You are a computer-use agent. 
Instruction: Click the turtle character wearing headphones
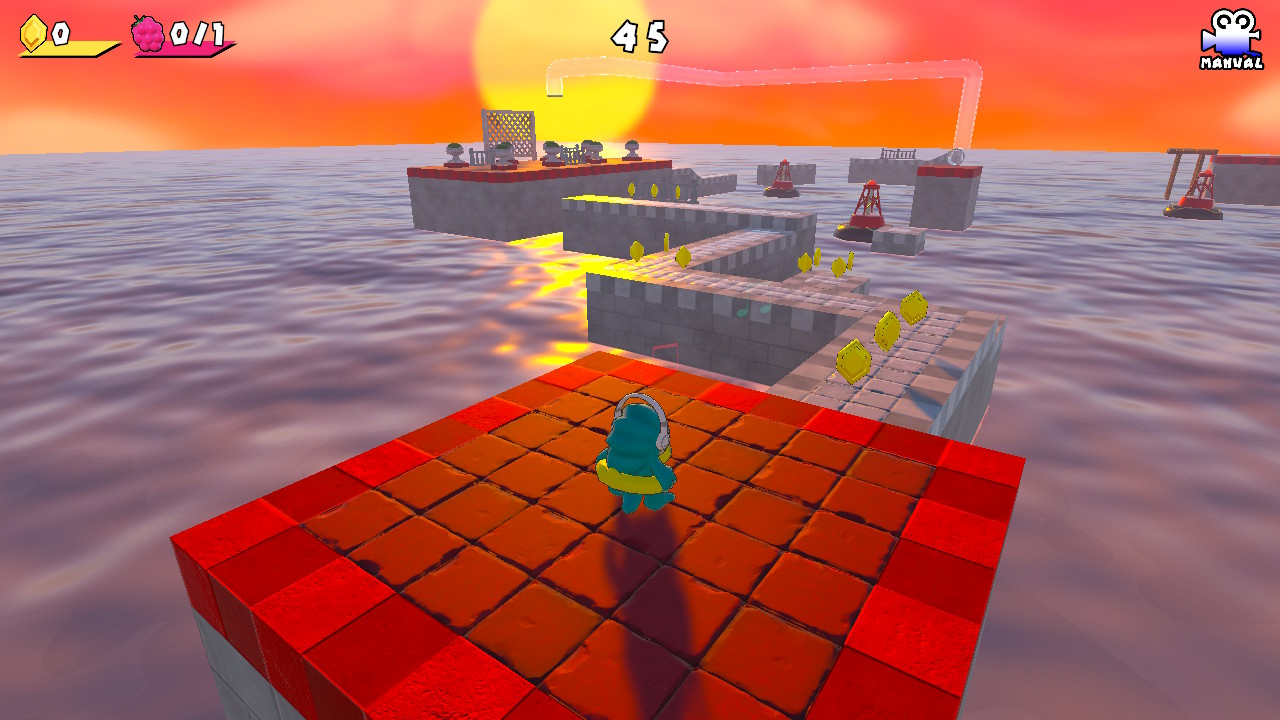[x=640, y=455]
